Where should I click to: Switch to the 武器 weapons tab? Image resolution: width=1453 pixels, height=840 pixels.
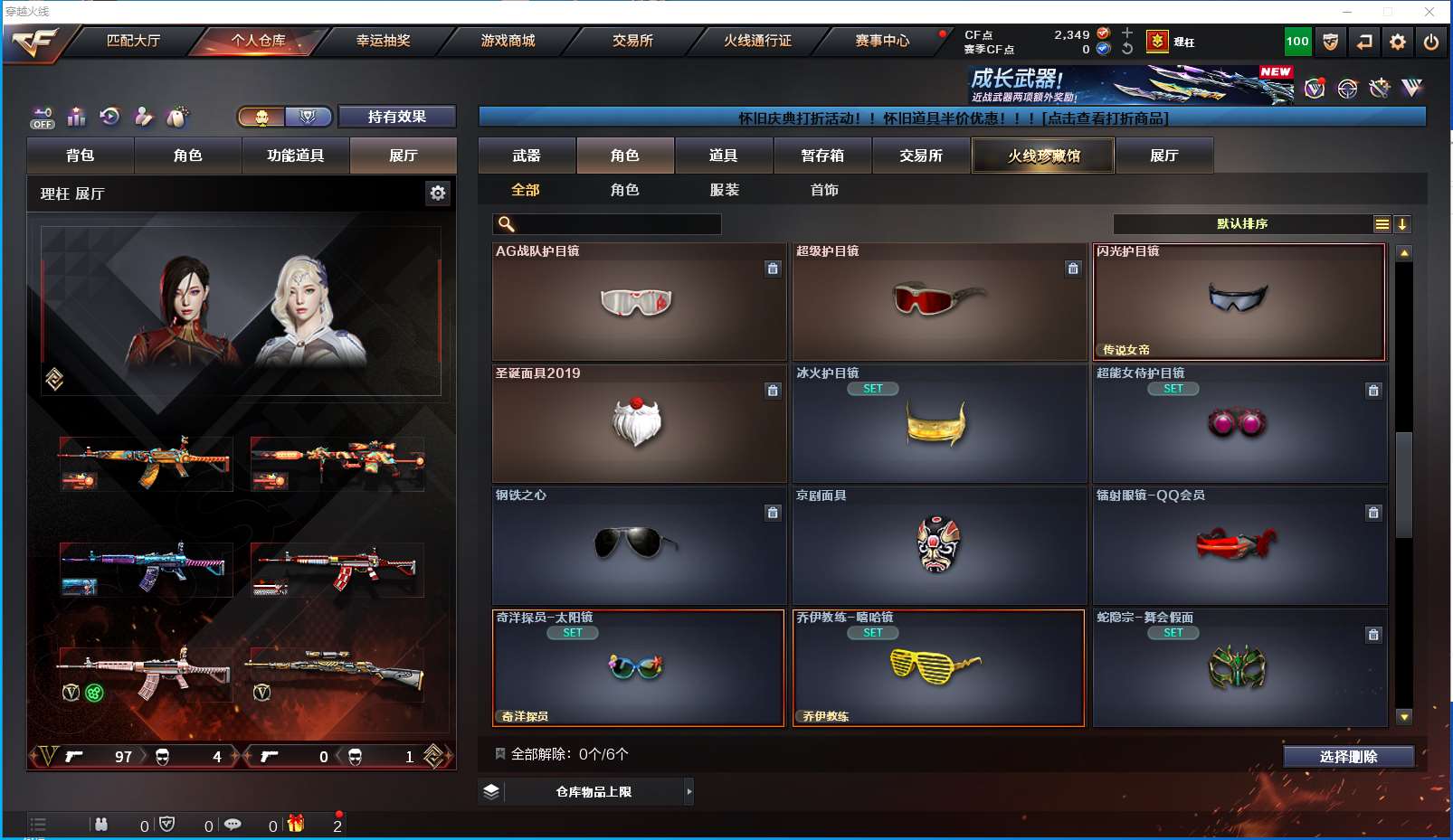(x=527, y=156)
